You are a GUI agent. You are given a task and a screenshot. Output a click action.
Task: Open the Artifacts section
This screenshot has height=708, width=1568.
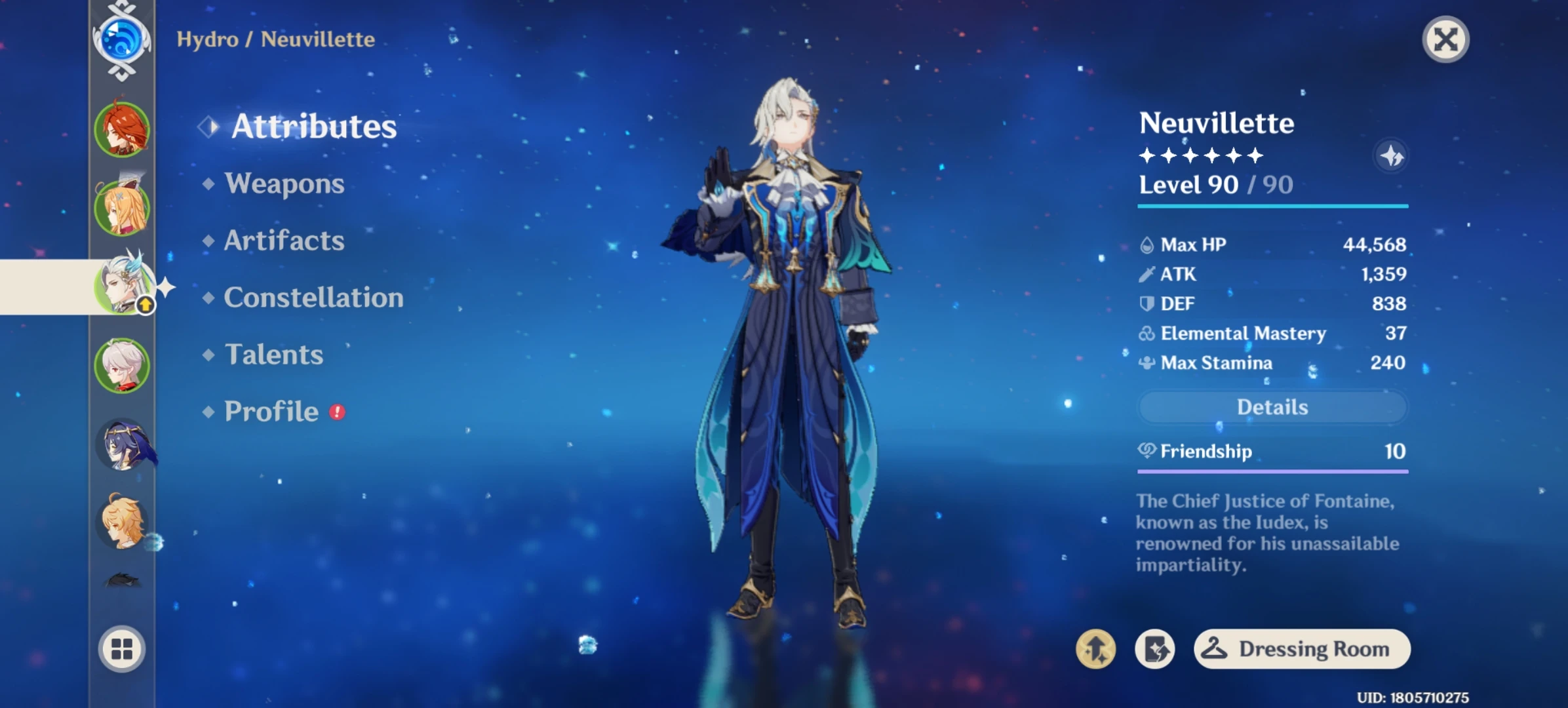click(x=283, y=241)
